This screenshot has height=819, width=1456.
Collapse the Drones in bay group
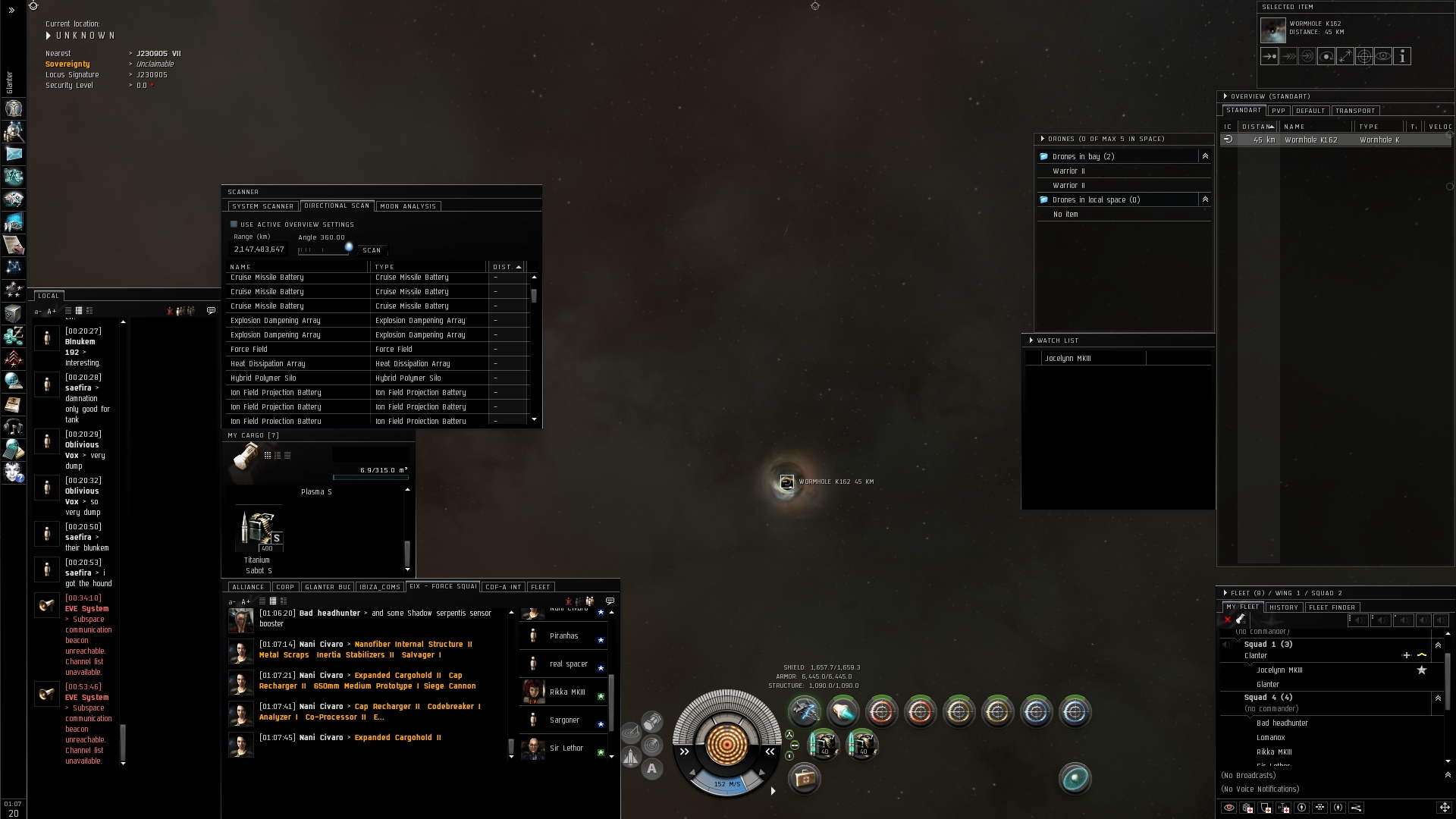tap(1205, 156)
